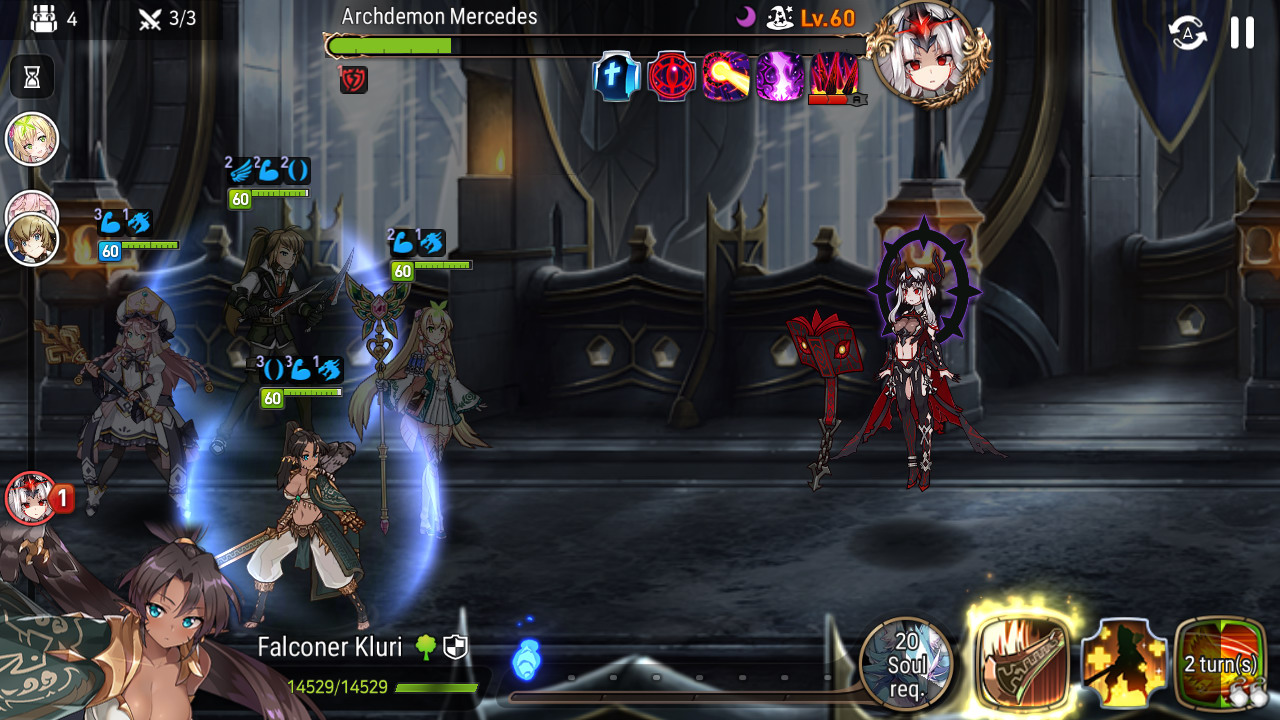Select Kluri's second skill with yellow crosses
Image resolution: width=1280 pixels, height=720 pixels.
click(1124, 663)
